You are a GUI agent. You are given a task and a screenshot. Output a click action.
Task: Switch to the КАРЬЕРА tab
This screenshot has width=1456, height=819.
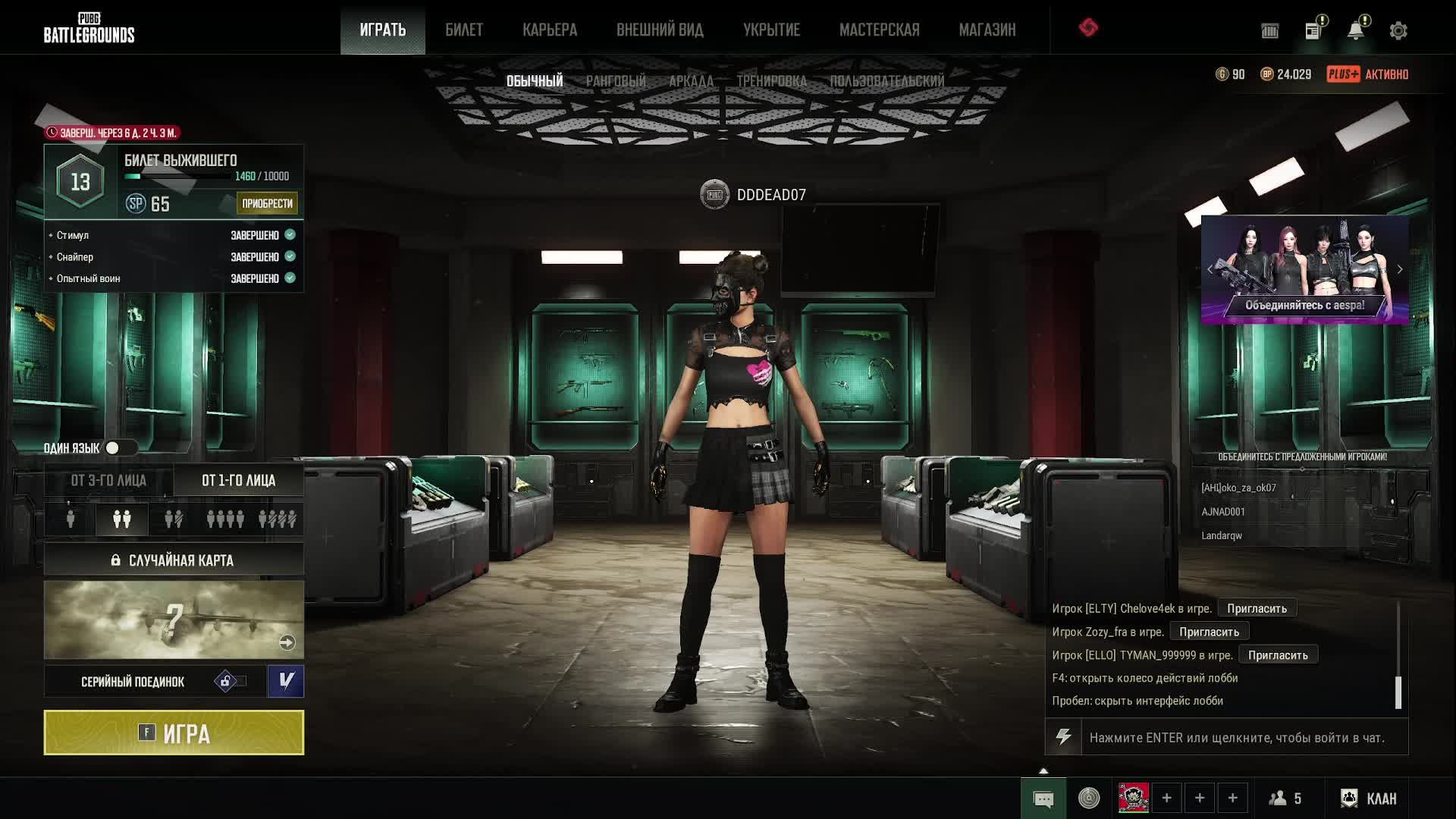pyautogui.click(x=550, y=30)
